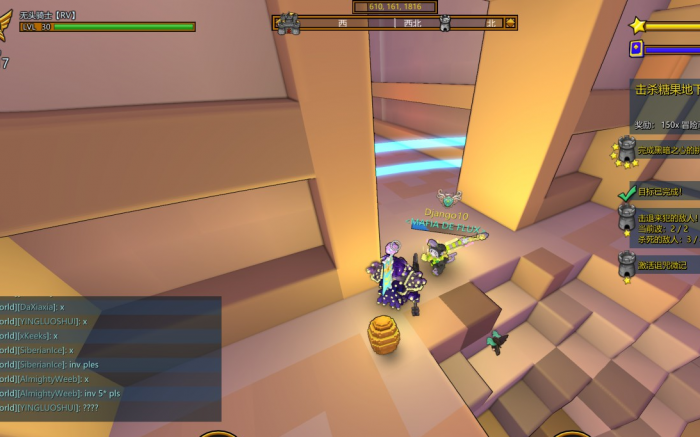This screenshot has height=437, width=700.
Task: Open the world chat message panel
Action: point(110,357)
